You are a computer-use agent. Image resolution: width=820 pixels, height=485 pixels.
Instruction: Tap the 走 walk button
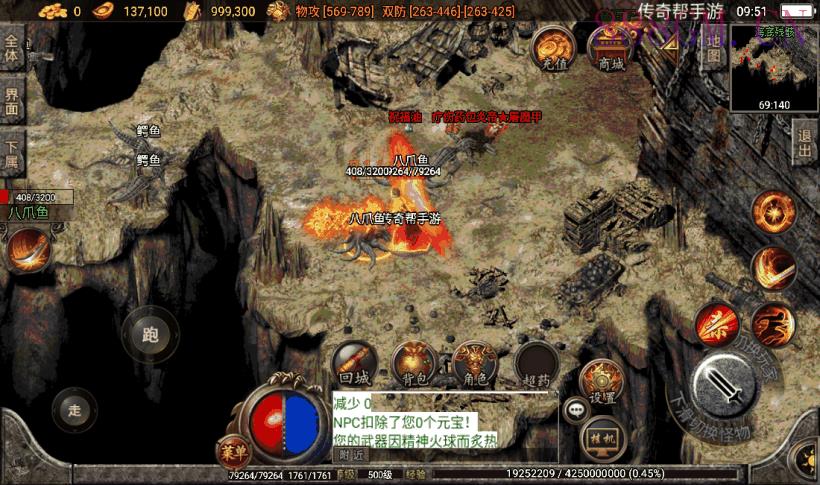pyautogui.click(x=74, y=409)
